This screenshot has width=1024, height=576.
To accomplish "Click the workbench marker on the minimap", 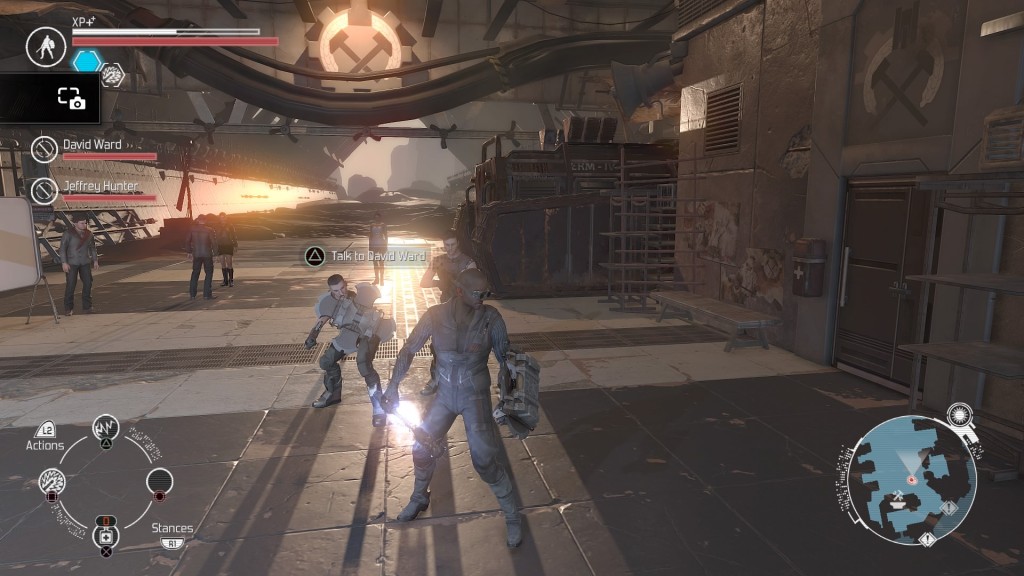I will (896, 506).
